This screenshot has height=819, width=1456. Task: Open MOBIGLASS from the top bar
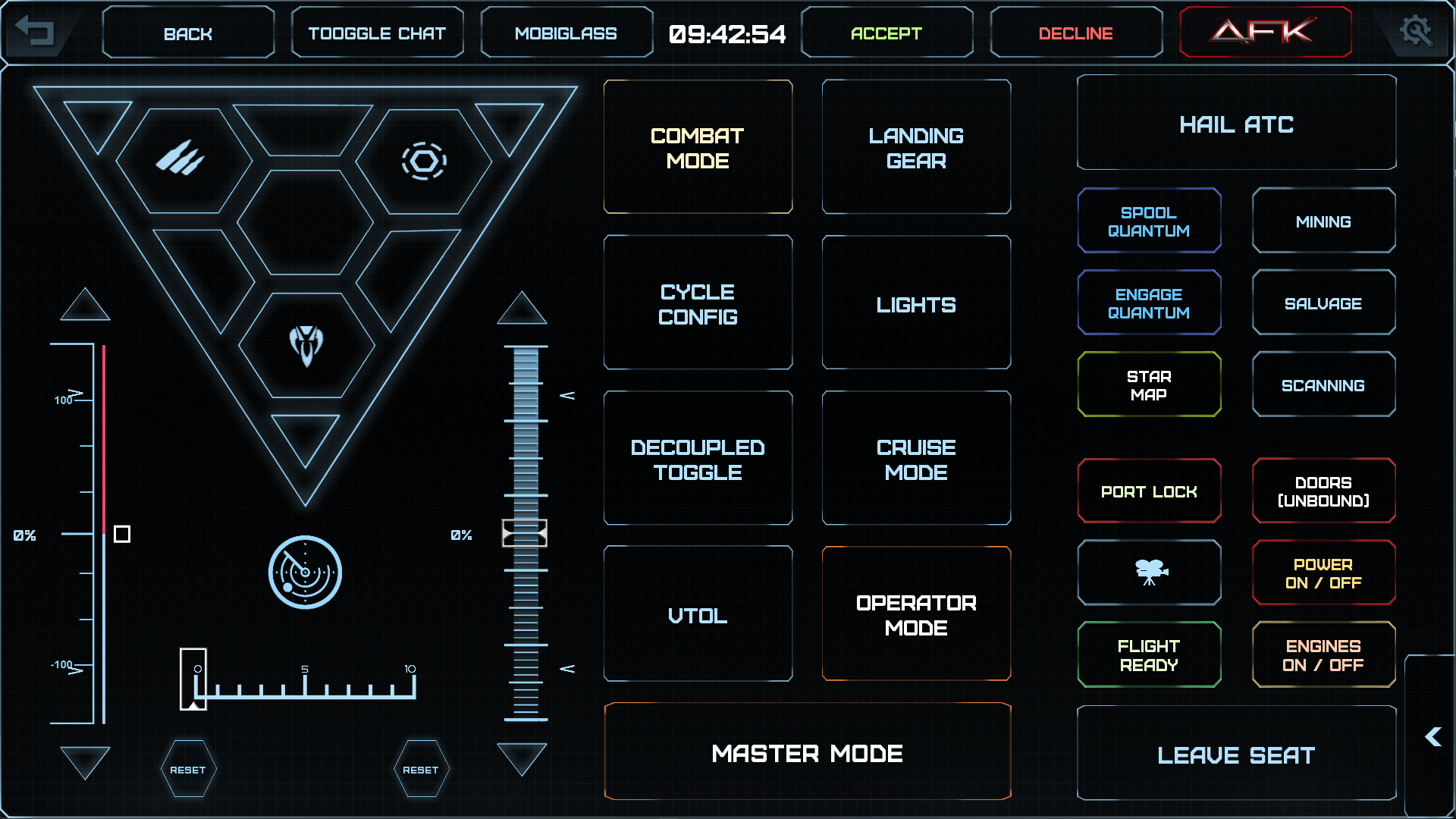coord(566,32)
